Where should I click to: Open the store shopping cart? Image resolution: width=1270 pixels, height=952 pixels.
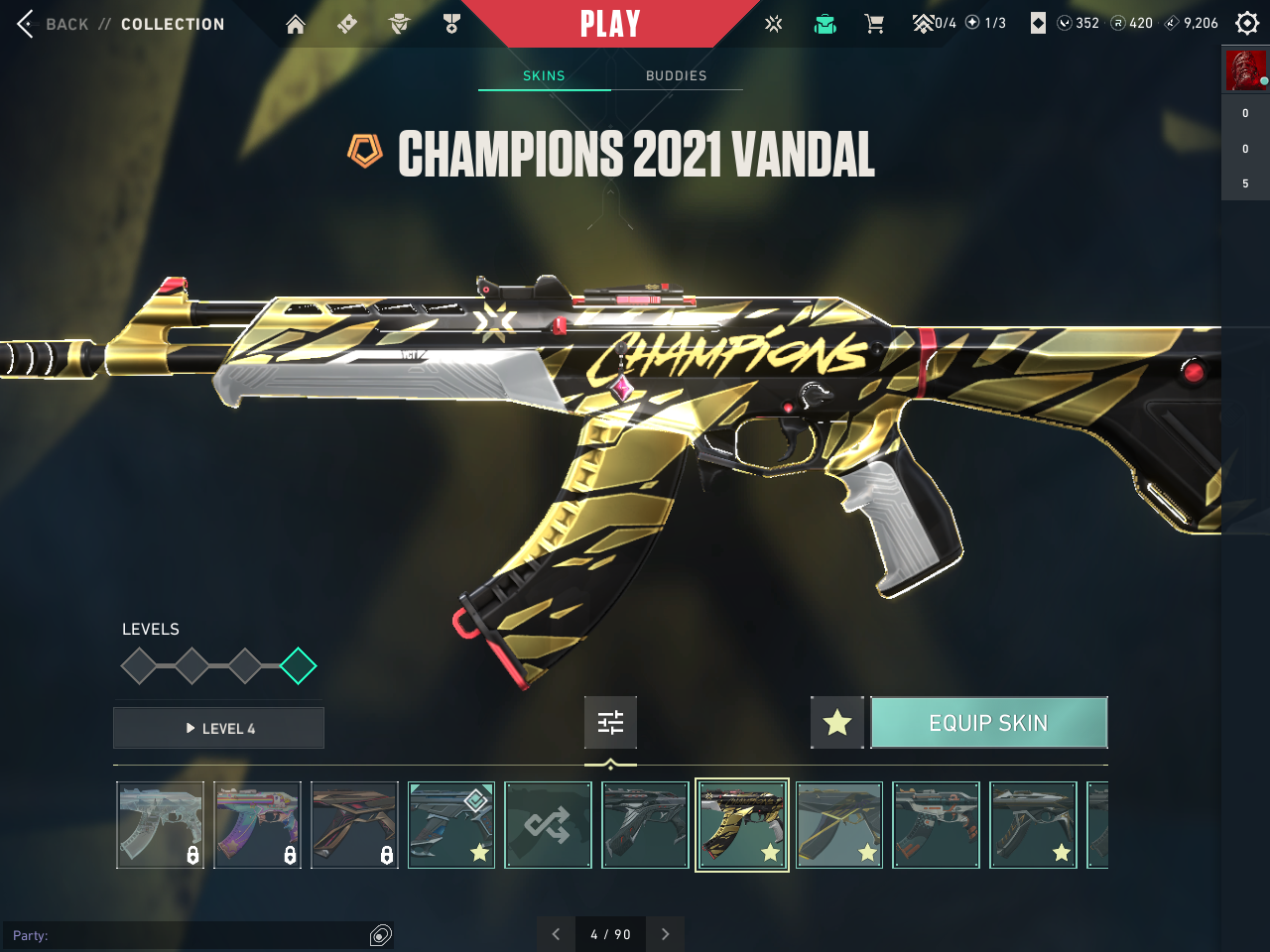(x=874, y=24)
